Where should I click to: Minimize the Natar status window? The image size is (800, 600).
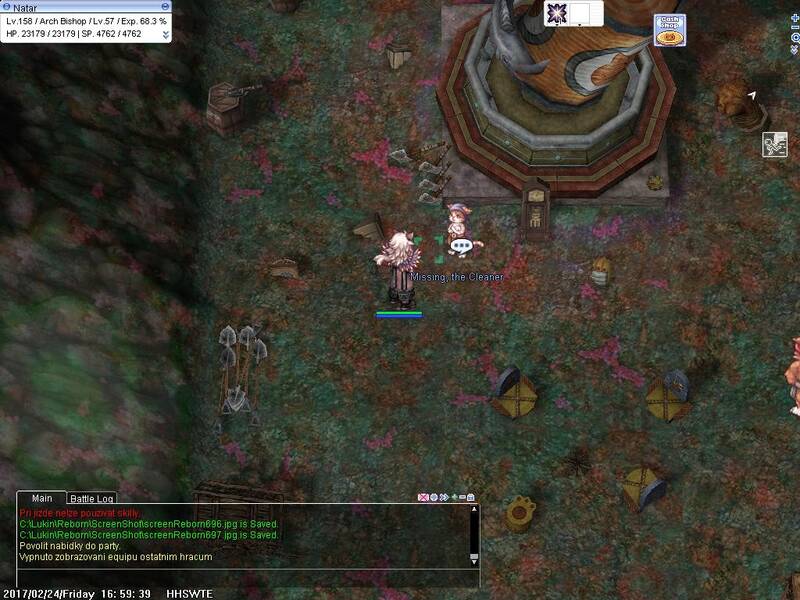[165, 6]
